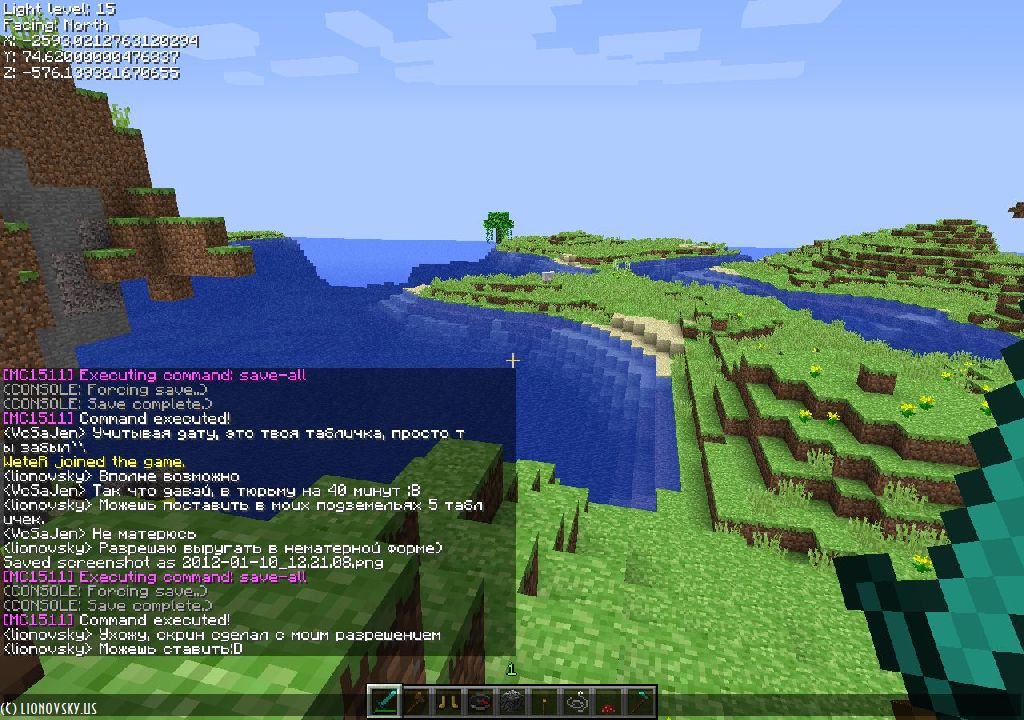Screen dimensions: 1024x720
Task: Choose the red mushroom slot
Action: 609,702
